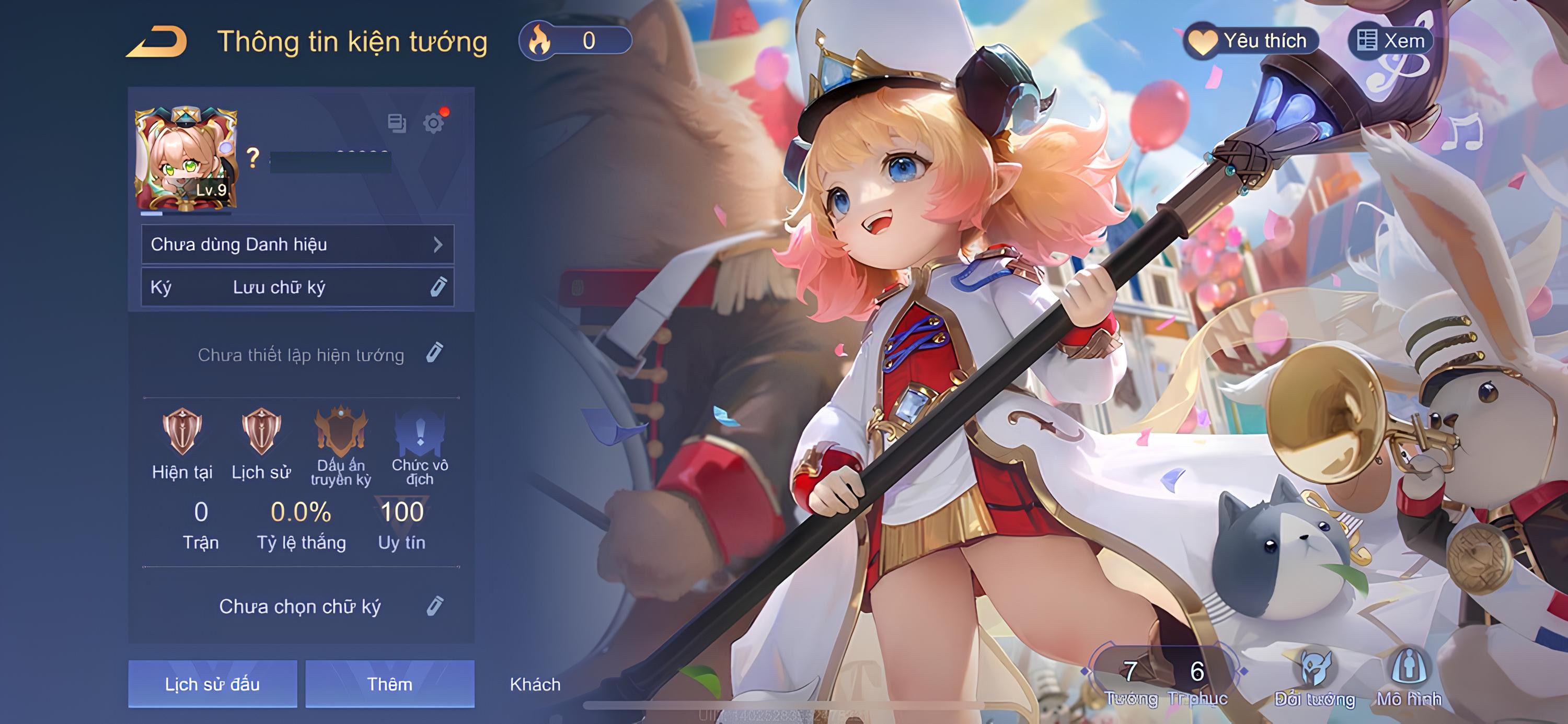Screen dimensions: 1568x724
Task: Open the Chưa dùng Danh hiệu title selector
Action: (x=297, y=244)
